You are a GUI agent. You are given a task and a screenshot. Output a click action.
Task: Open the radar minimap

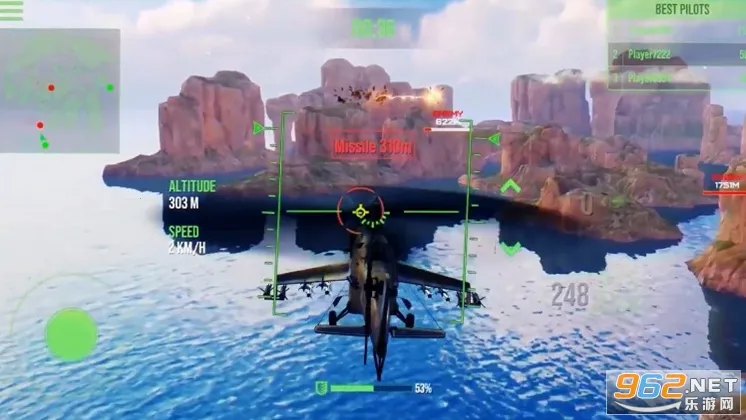60,91
